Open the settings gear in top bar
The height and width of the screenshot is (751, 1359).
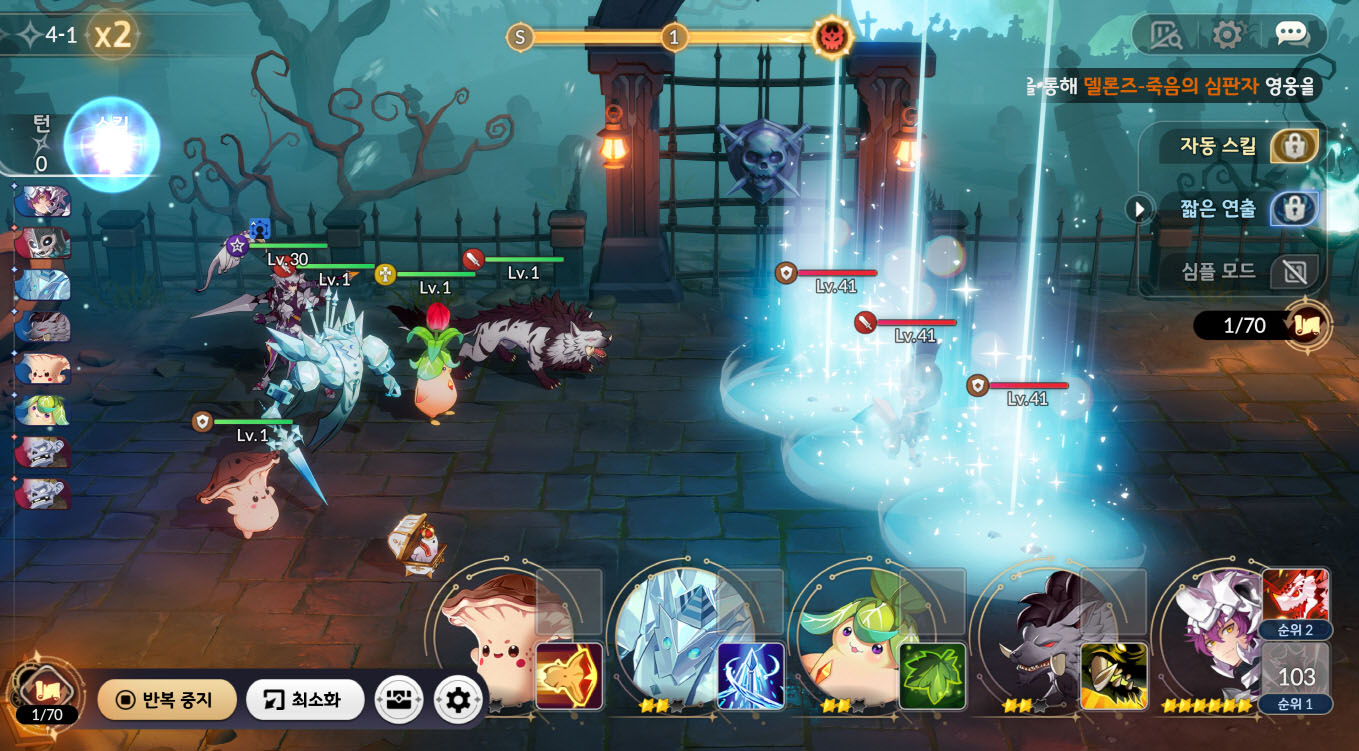pyautogui.click(x=1227, y=35)
